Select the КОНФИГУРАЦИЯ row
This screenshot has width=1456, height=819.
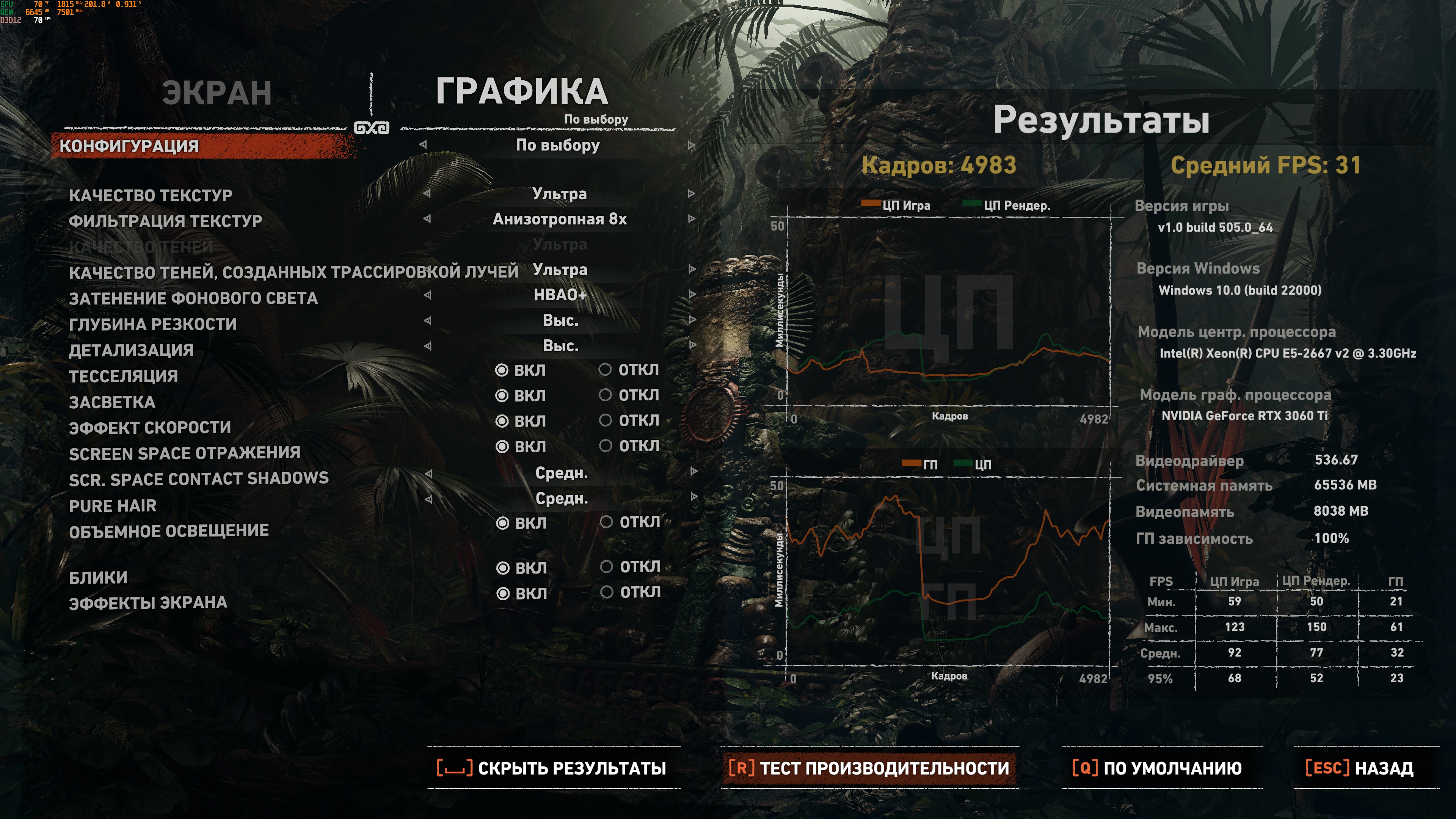pyautogui.click(x=129, y=146)
